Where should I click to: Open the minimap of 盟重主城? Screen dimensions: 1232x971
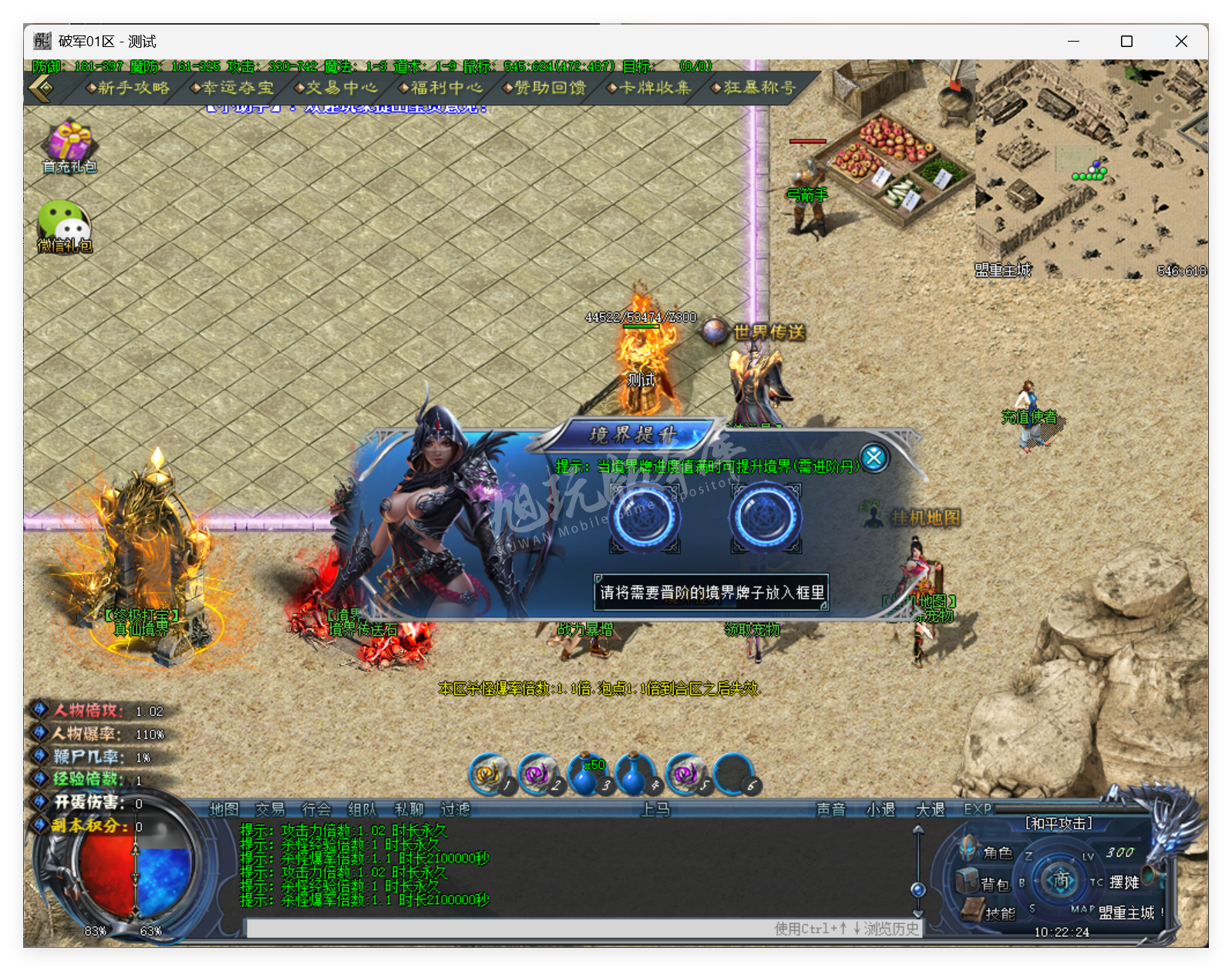1090,169
